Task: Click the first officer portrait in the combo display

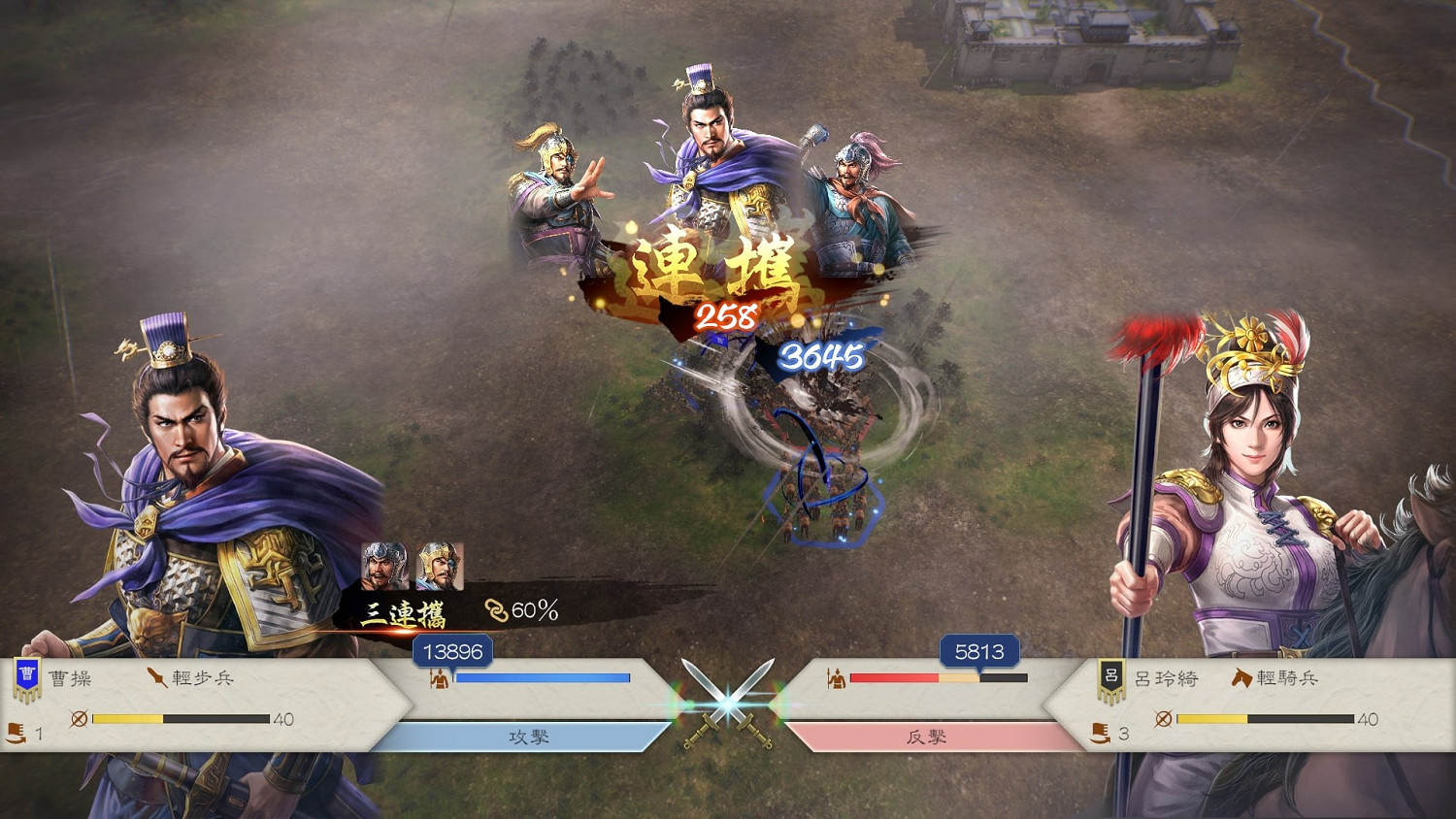Action: [x=383, y=565]
